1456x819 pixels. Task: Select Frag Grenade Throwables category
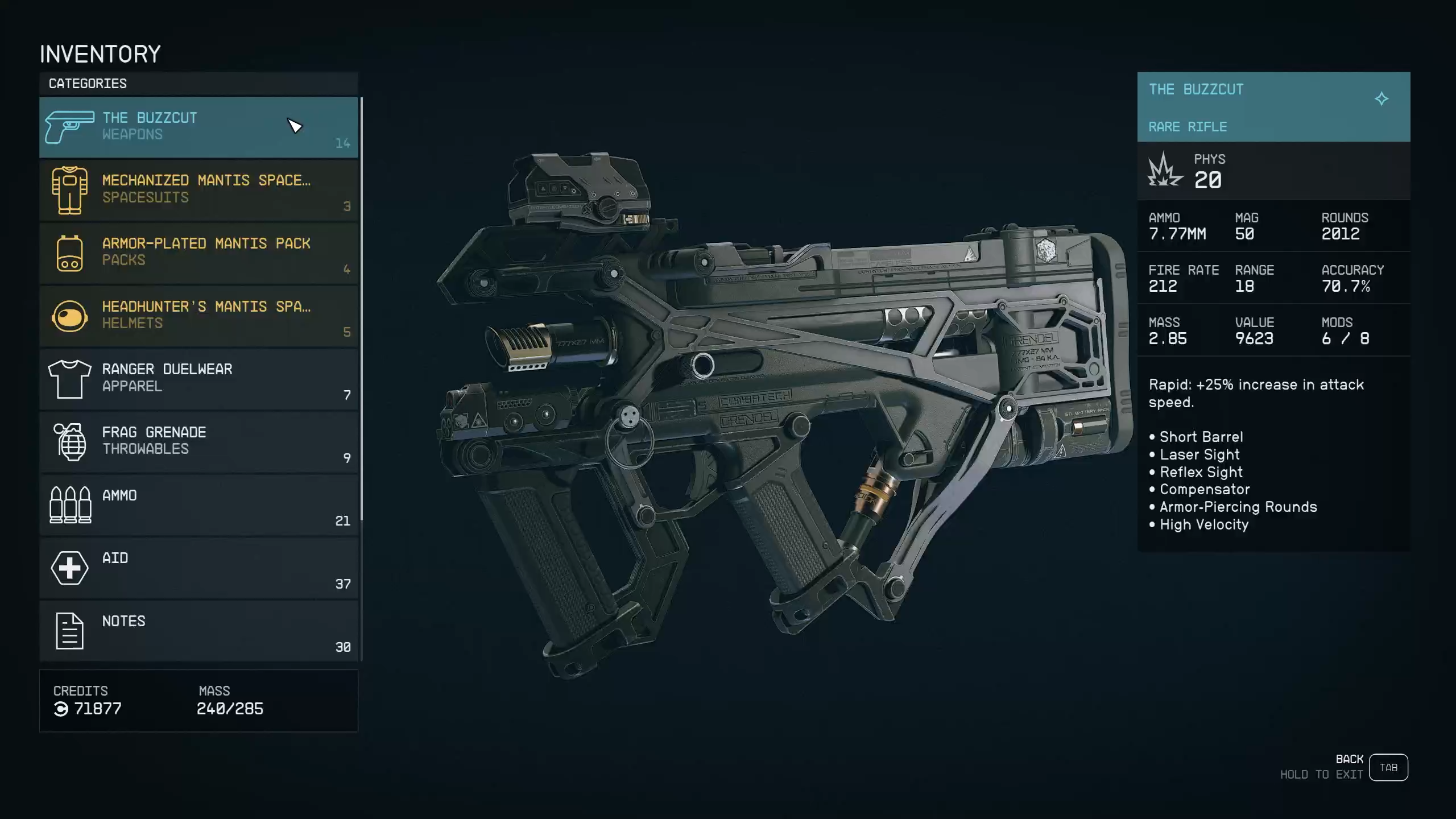[198, 442]
